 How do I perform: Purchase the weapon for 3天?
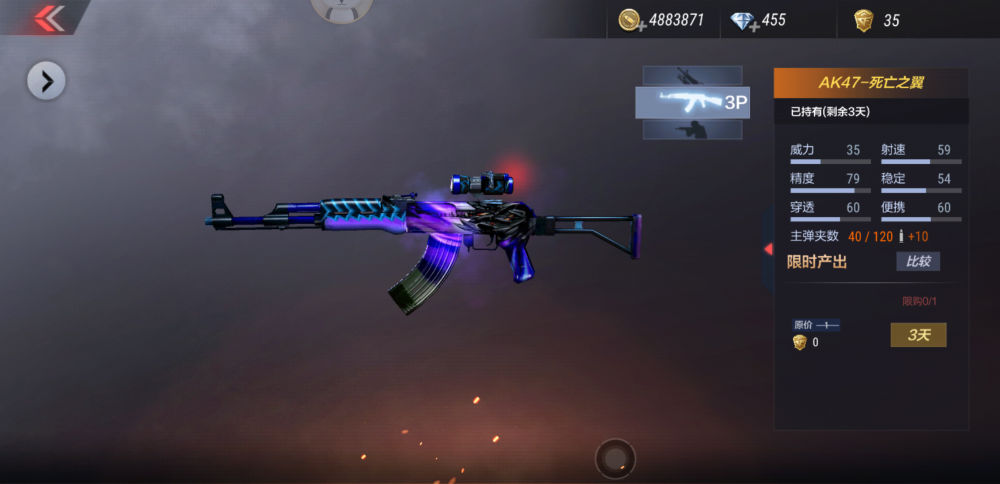click(x=918, y=335)
